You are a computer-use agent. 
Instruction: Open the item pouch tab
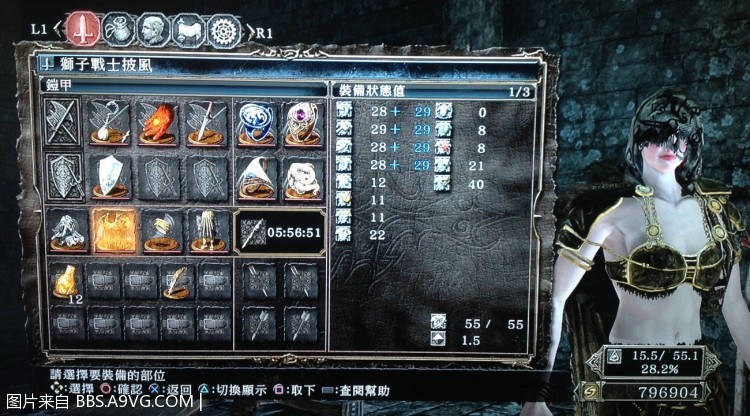122,27
